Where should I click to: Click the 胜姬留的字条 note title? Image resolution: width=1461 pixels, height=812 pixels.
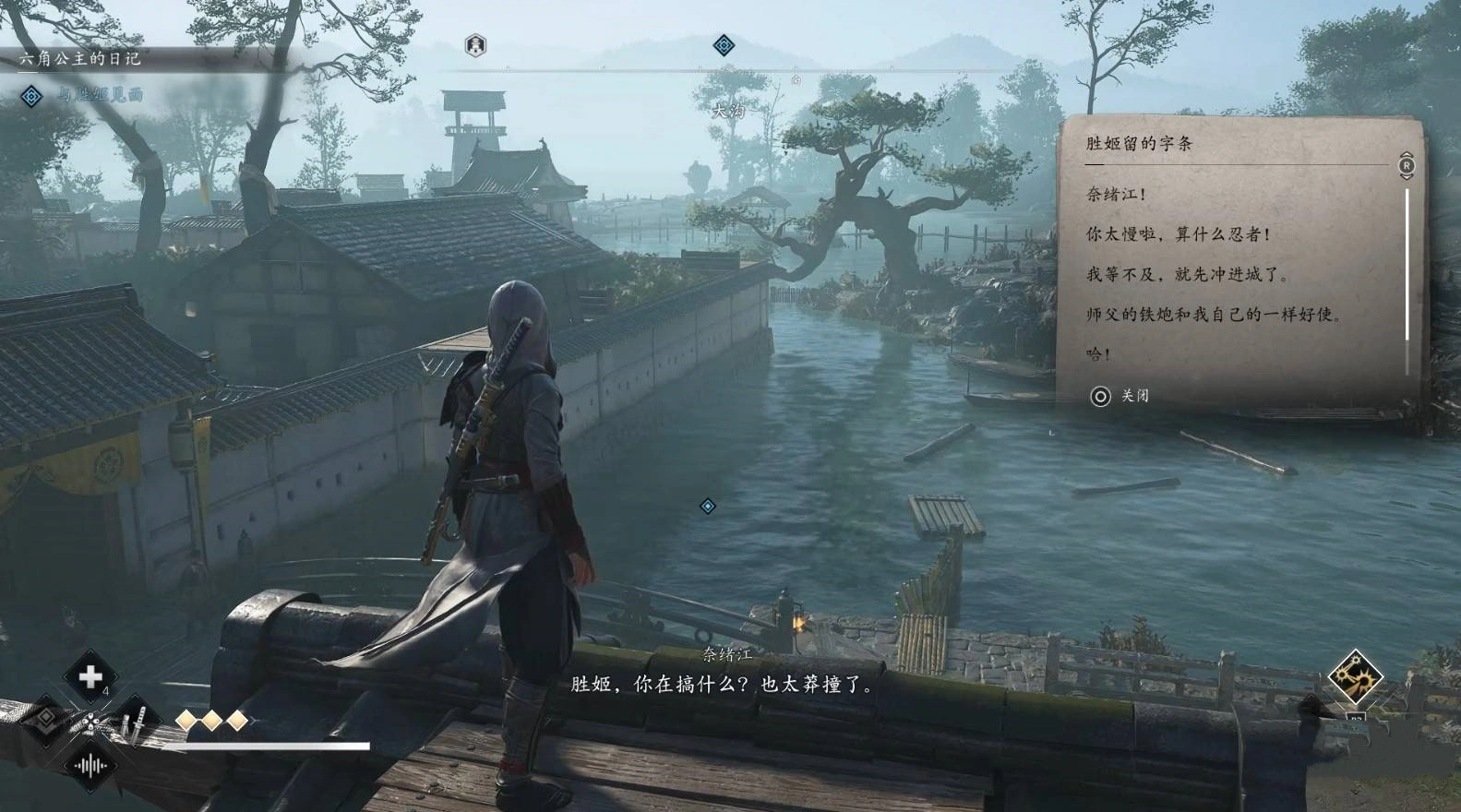[x=1139, y=143]
